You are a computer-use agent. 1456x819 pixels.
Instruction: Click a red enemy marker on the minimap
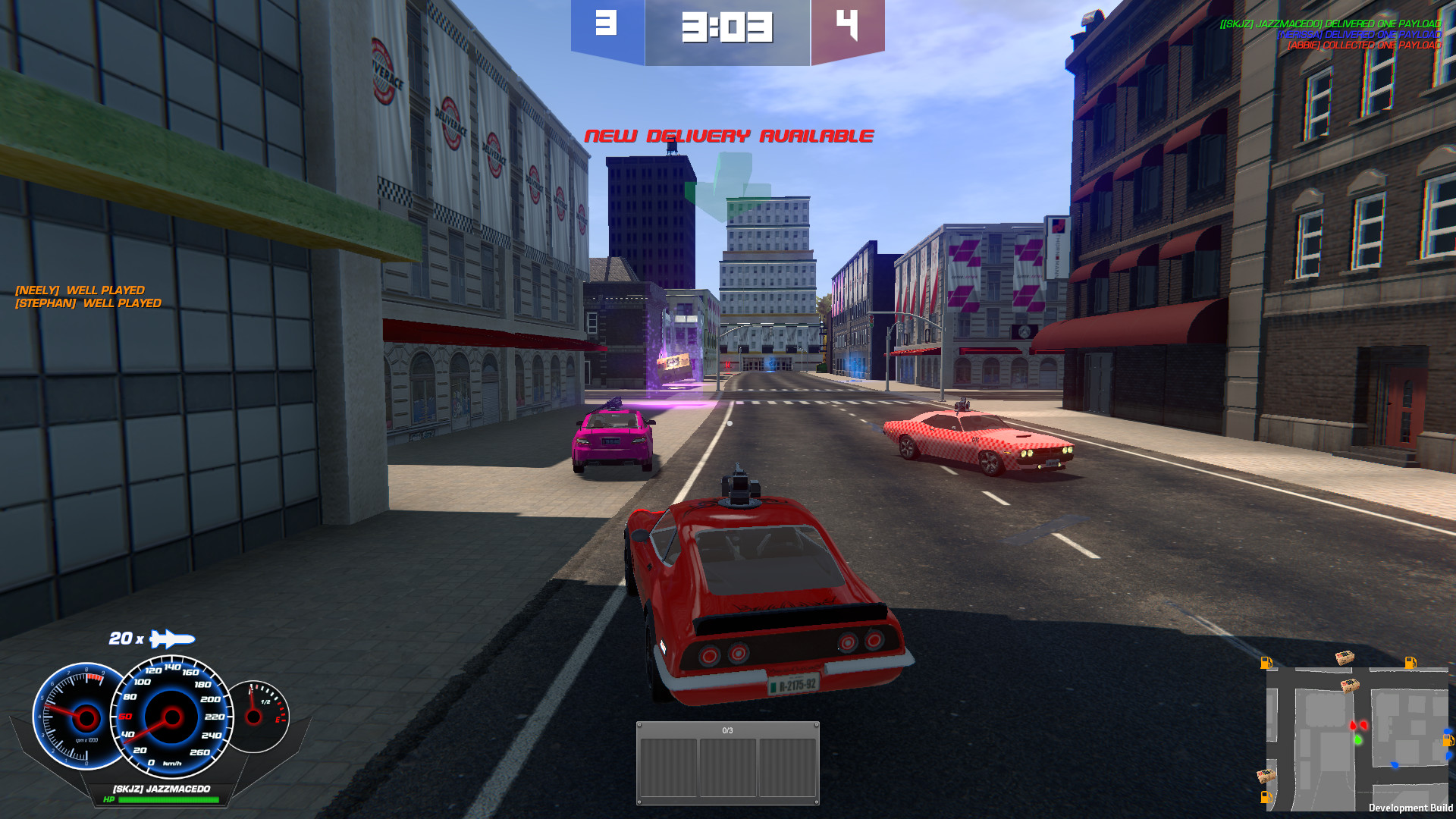(x=1353, y=725)
